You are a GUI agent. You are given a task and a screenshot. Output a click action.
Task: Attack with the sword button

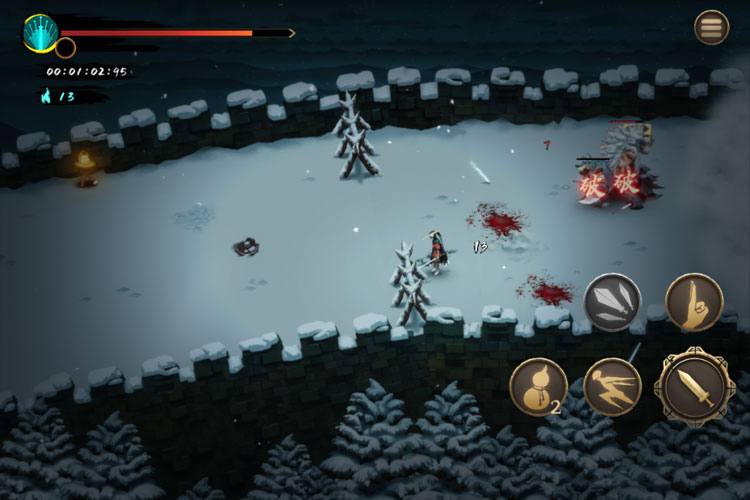(x=693, y=386)
